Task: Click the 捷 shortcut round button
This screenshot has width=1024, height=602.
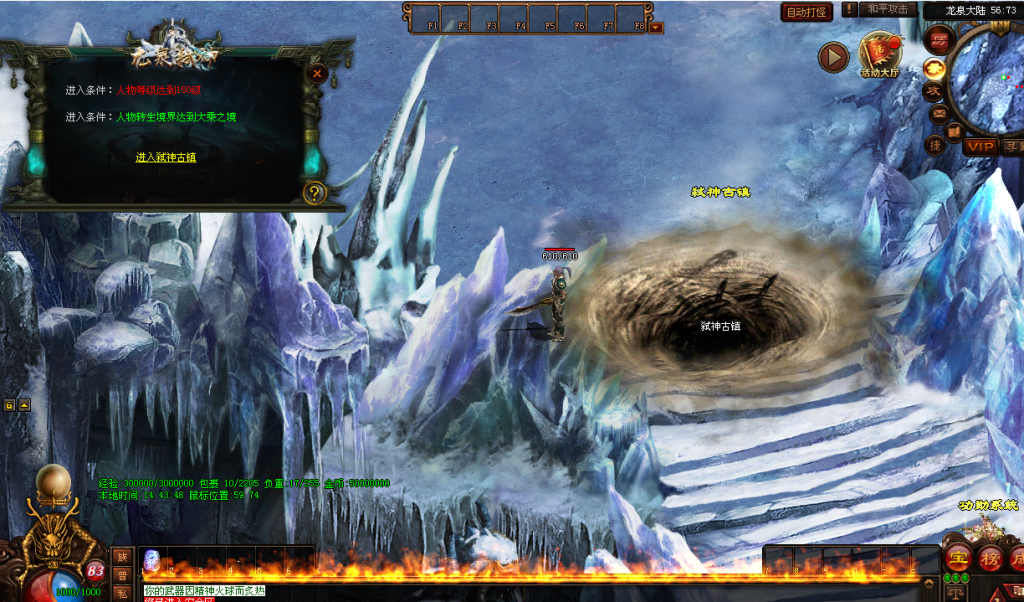Action: (936, 145)
